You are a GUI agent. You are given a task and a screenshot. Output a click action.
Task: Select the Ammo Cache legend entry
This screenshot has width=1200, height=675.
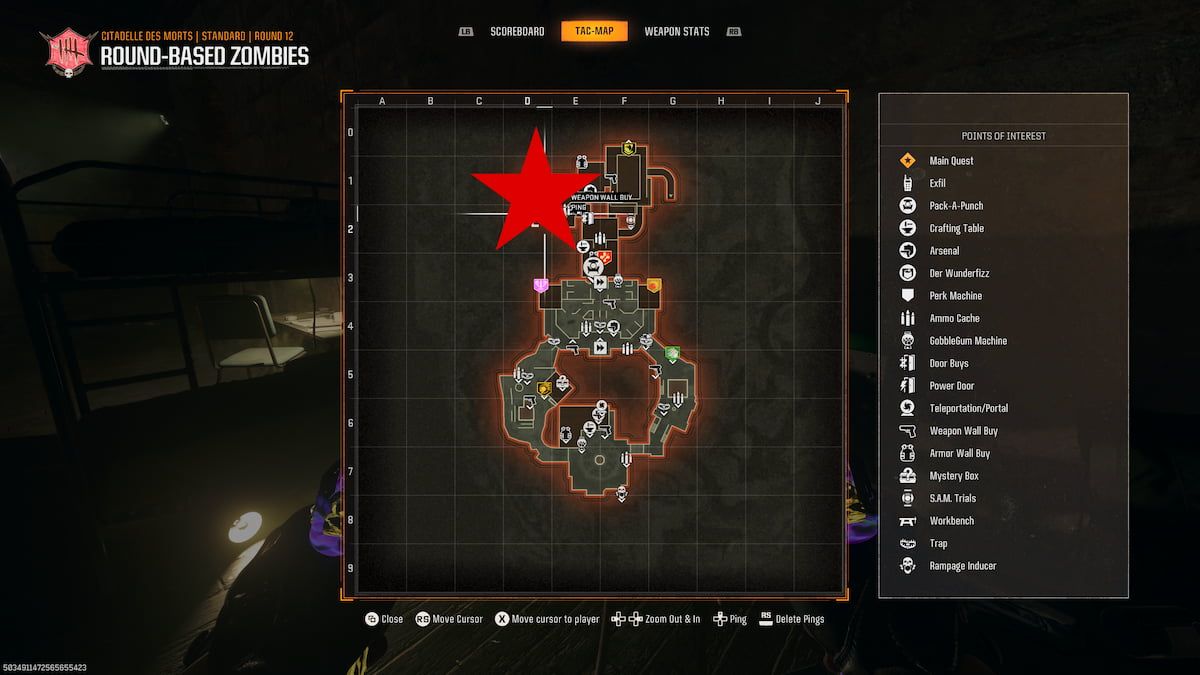pos(954,318)
